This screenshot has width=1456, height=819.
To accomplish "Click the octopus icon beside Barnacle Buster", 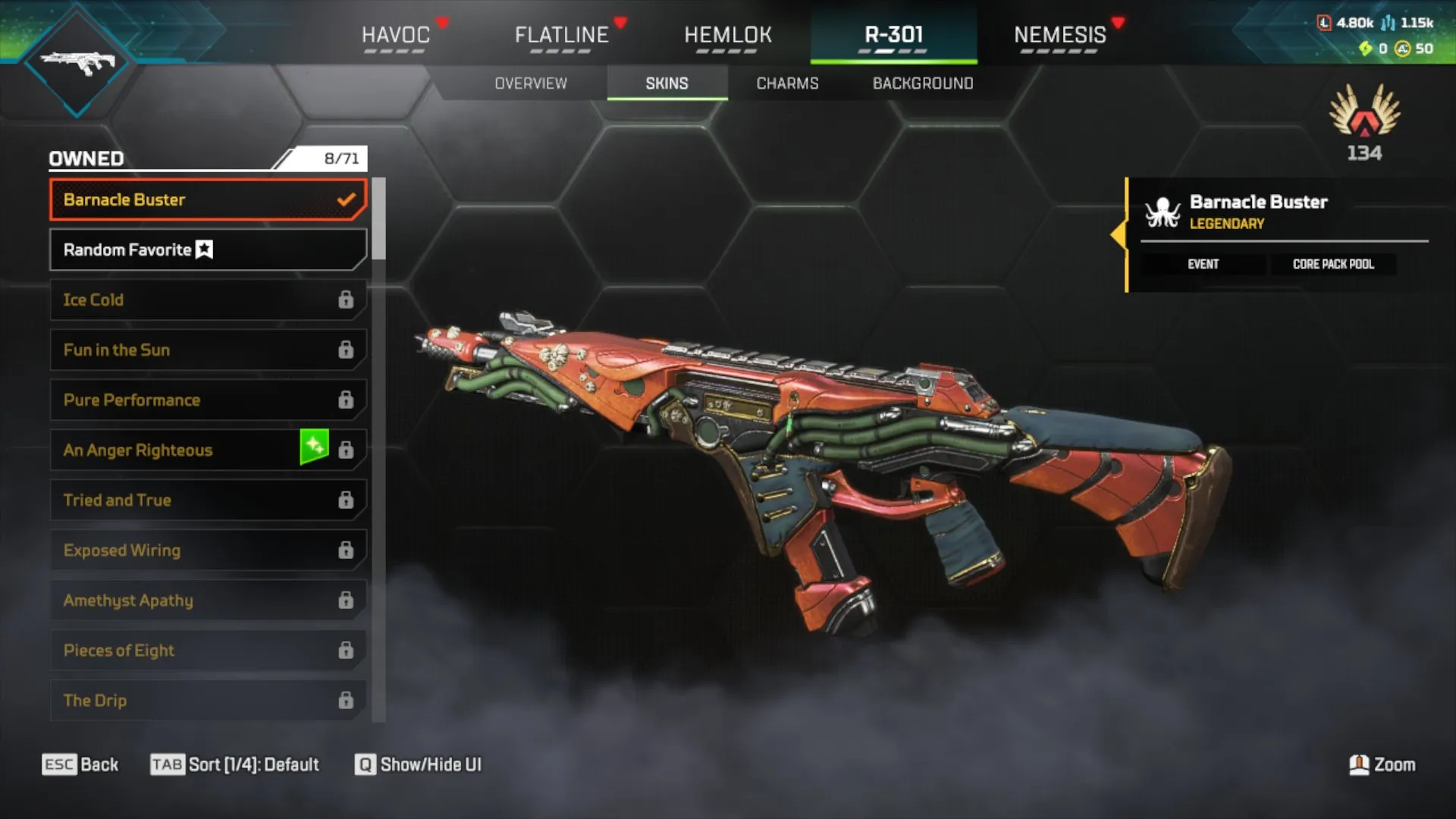I will tap(1162, 212).
